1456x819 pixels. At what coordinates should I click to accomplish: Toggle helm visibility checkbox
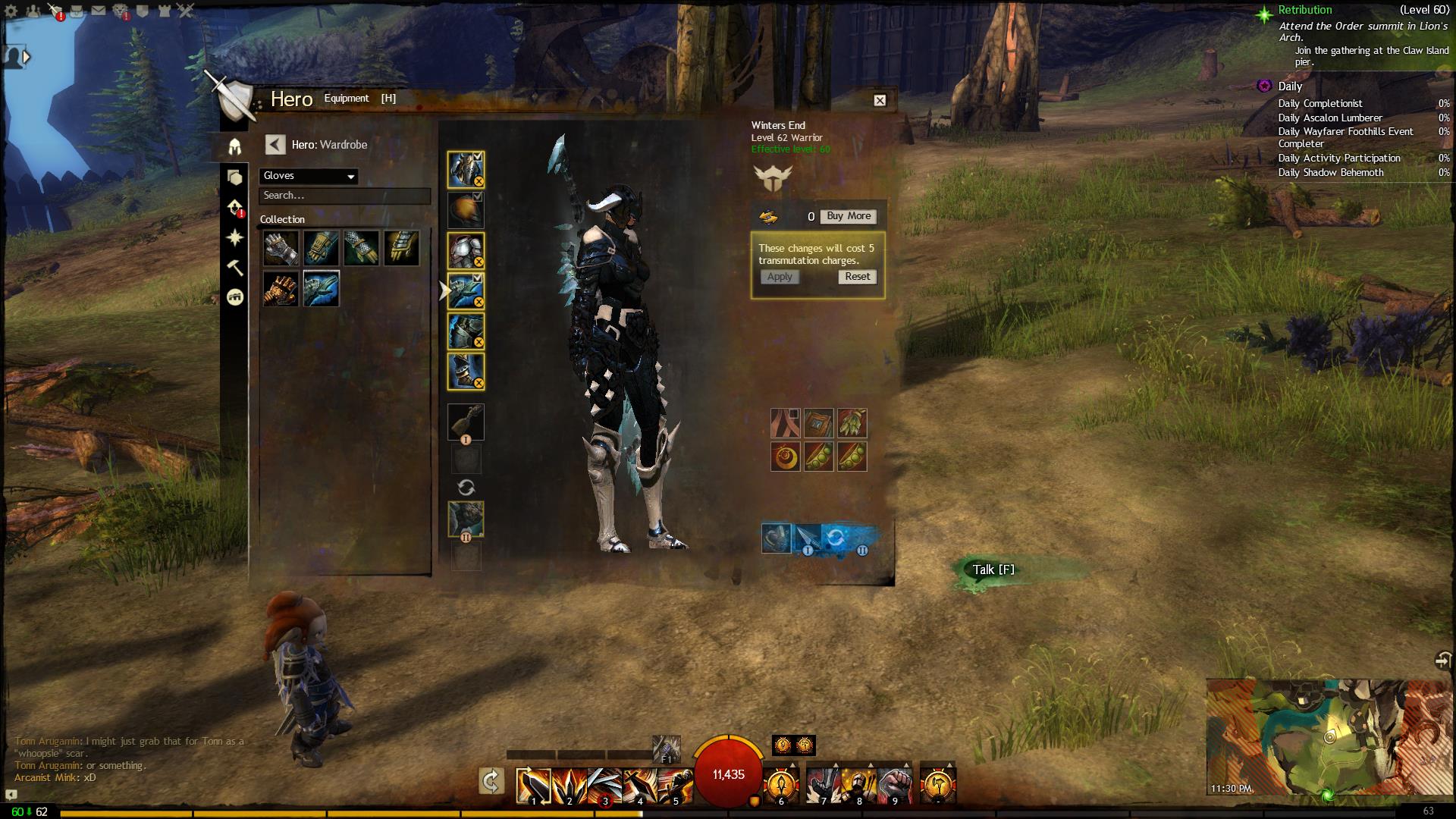point(478,156)
